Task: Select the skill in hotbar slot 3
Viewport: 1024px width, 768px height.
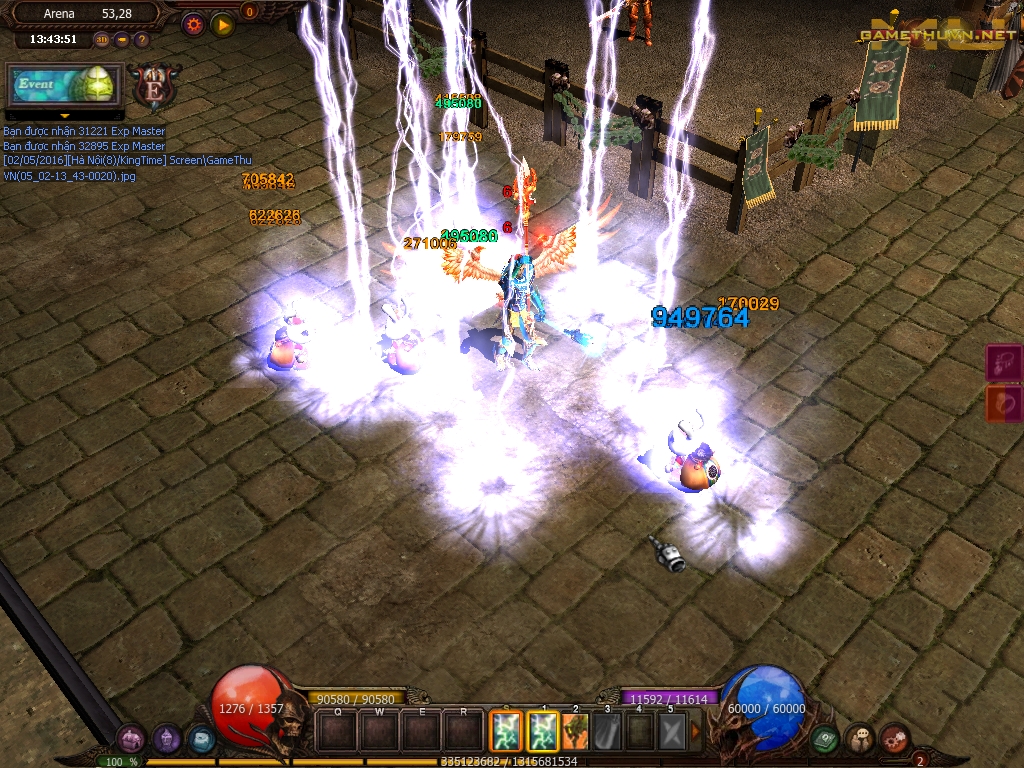Action: (x=607, y=732)
